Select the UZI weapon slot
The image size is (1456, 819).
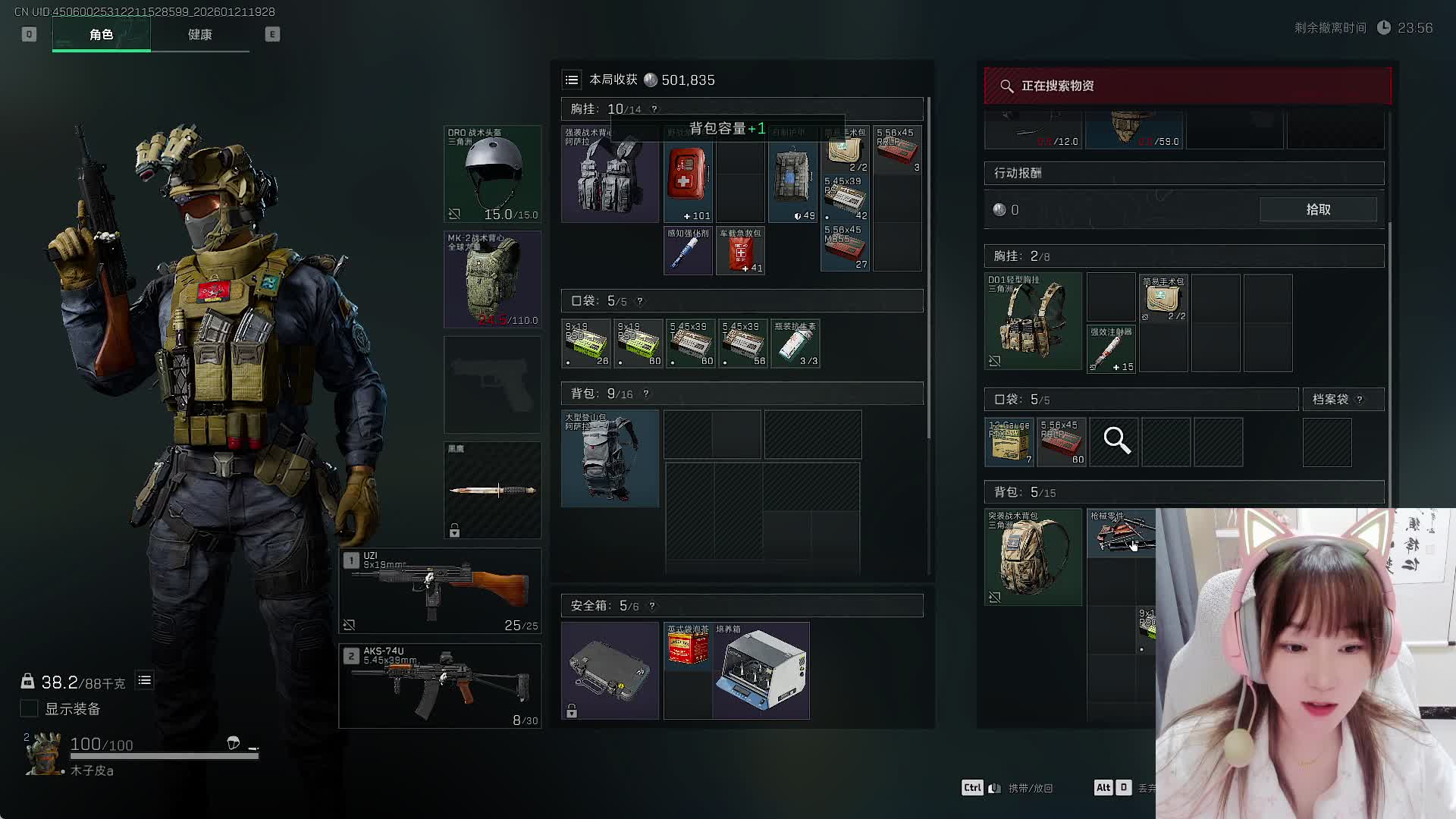[440, 590]
